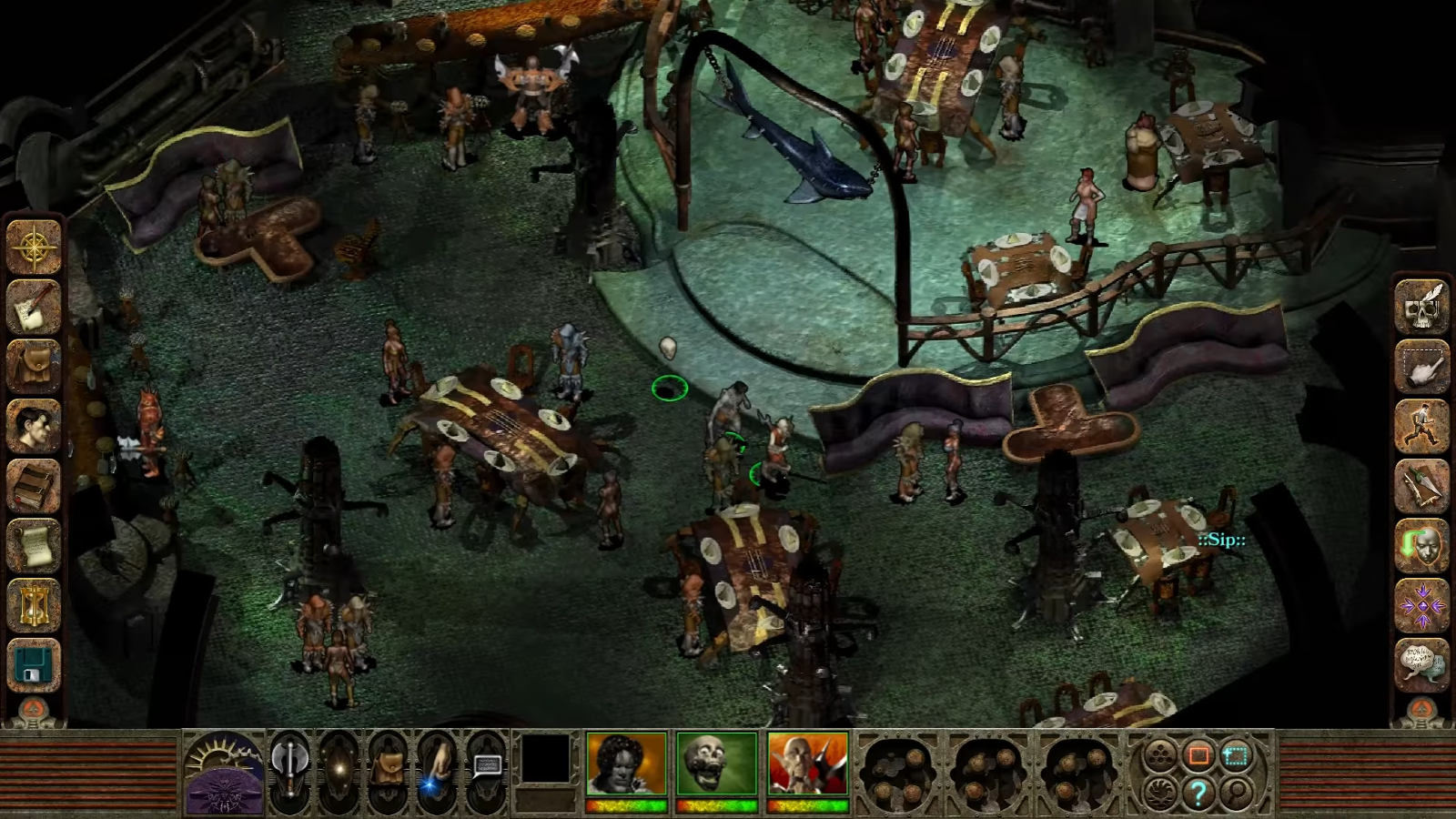Select the purple formation arrows icon
1456x819 pixels.
pyautogui.click(x=1421, y=604)
